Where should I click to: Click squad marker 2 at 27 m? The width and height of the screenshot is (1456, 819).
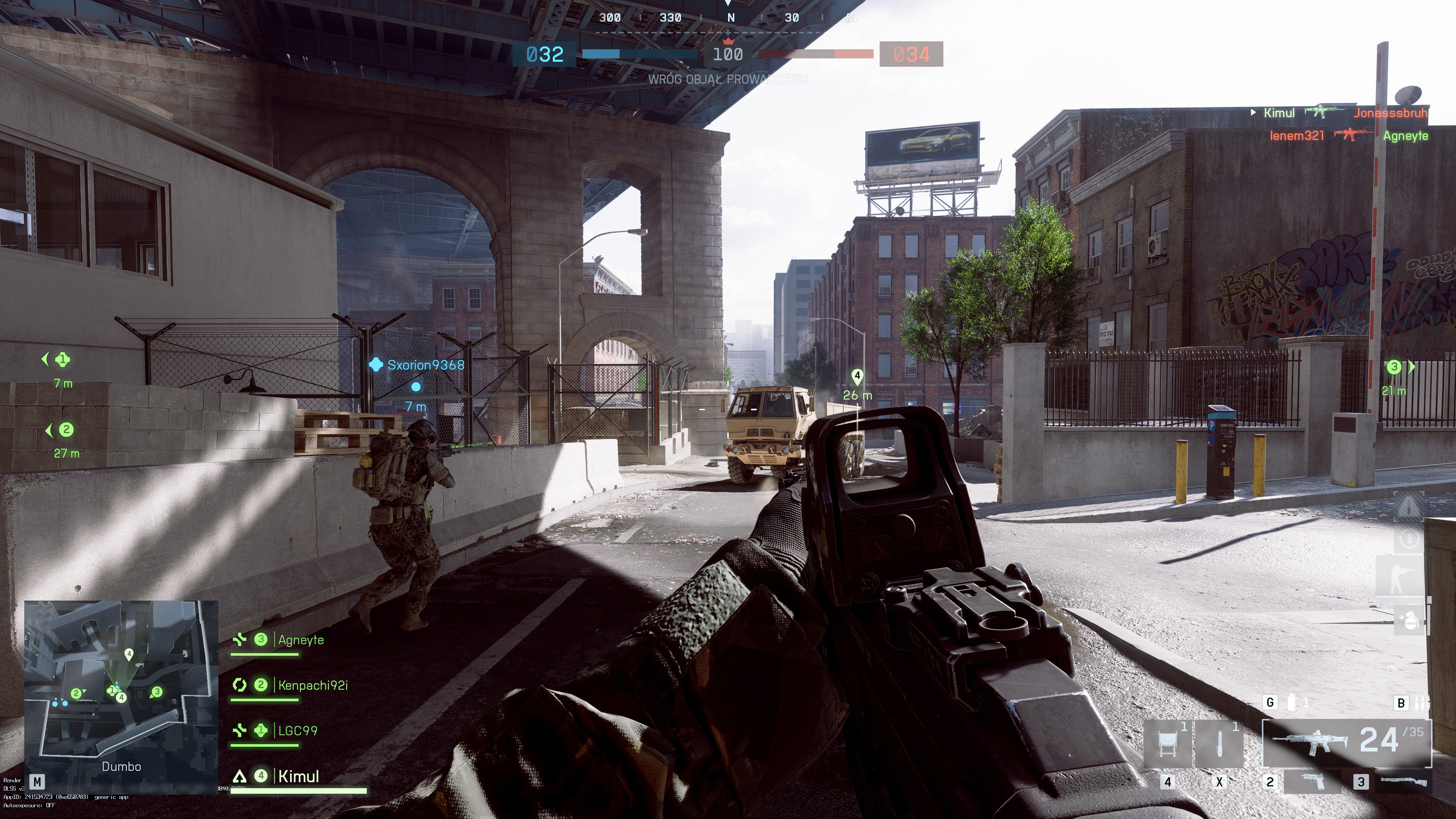point(66,430)
